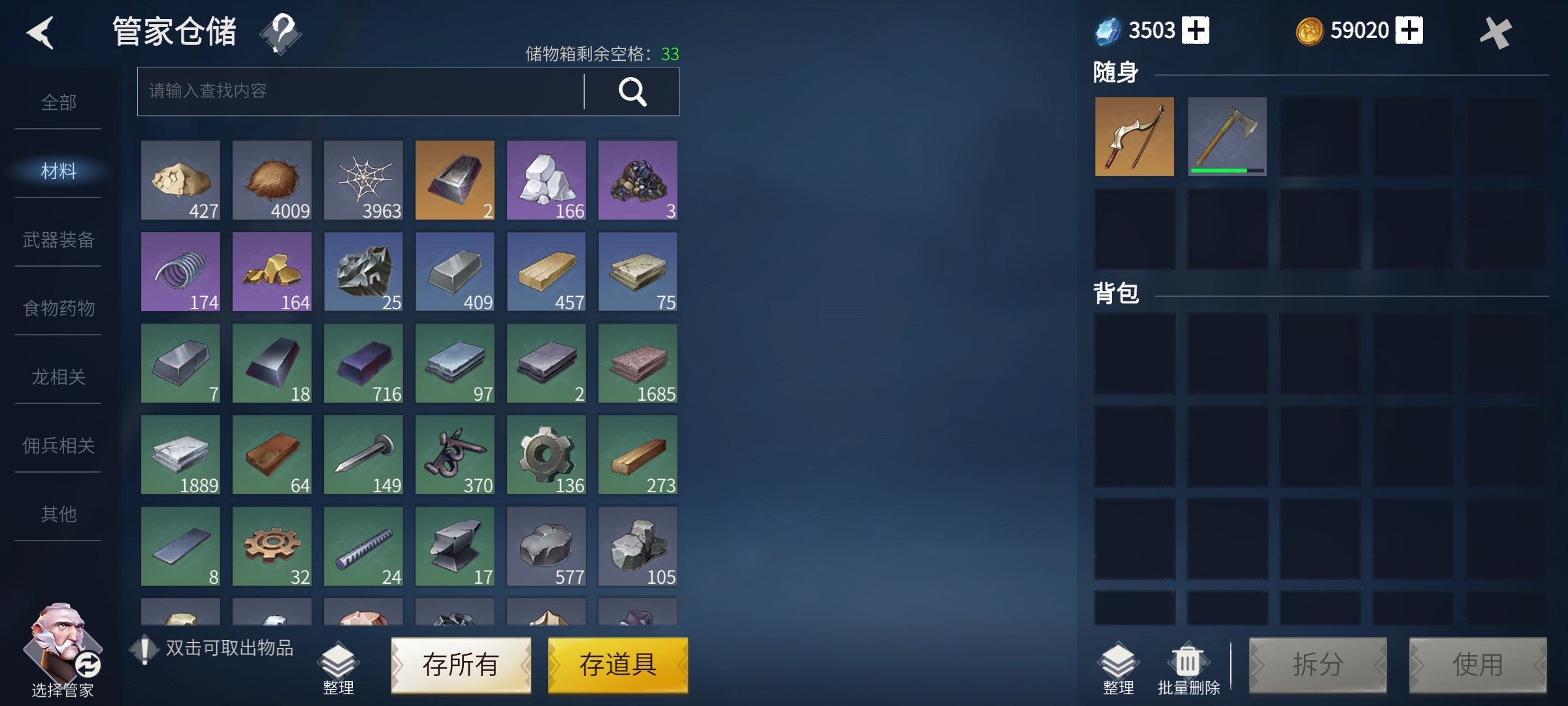Open the 食物药物 category tab
The height and width of the screenshot is (706, 1568).
[x=57, y=309]
